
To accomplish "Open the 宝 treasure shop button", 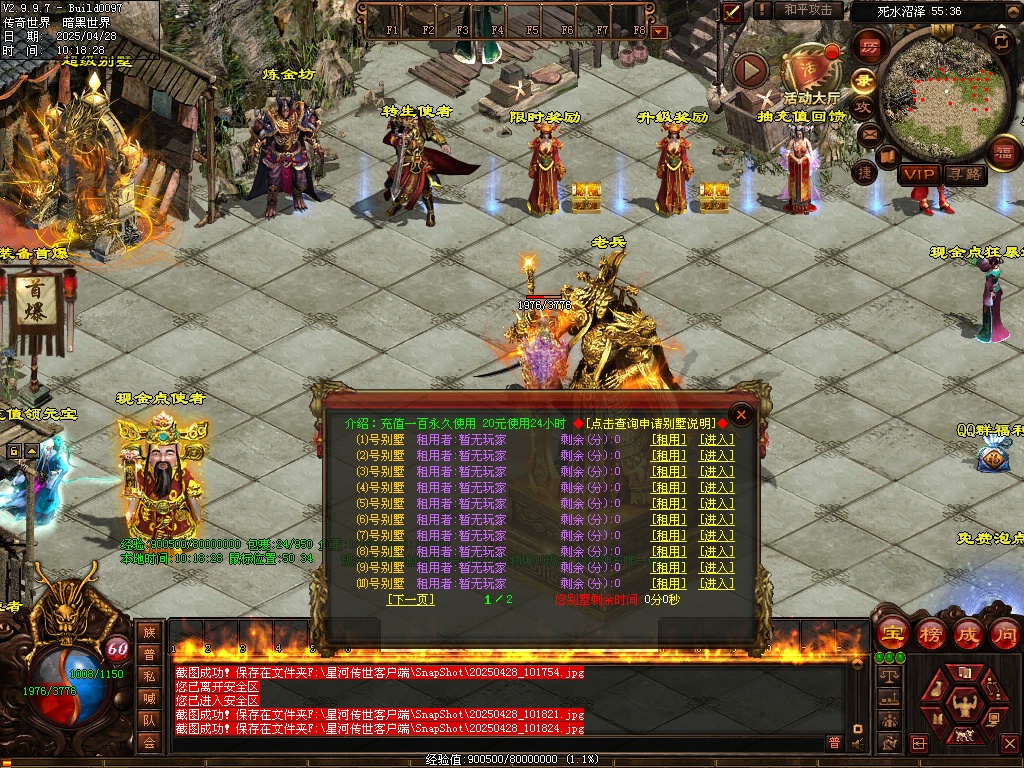I will [891, 634].
